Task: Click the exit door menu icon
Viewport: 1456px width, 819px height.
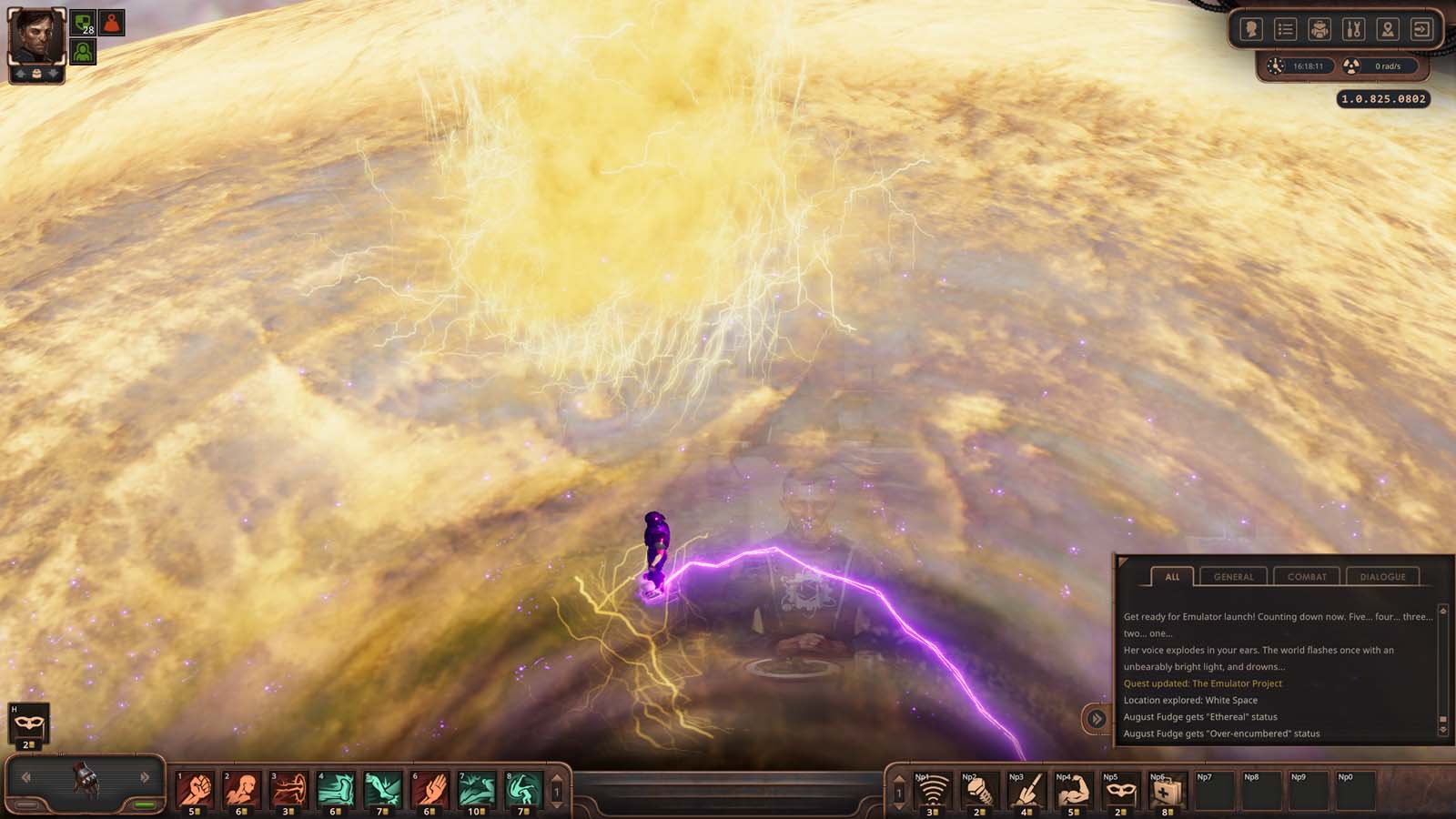Action: pyautogui.click(x=1421, y=30)
